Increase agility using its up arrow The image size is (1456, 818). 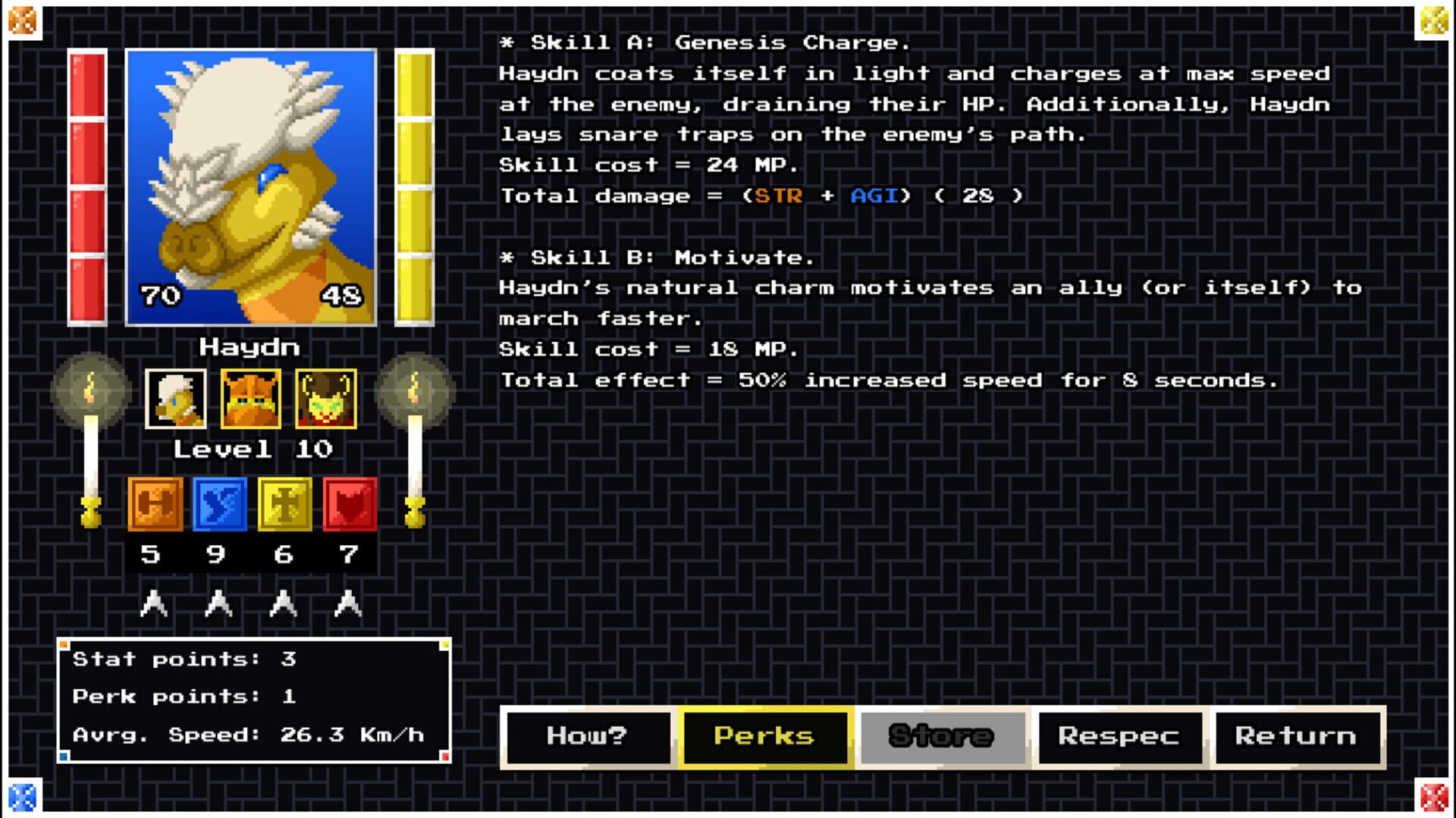pyautogui.click(x=219, y=603)
